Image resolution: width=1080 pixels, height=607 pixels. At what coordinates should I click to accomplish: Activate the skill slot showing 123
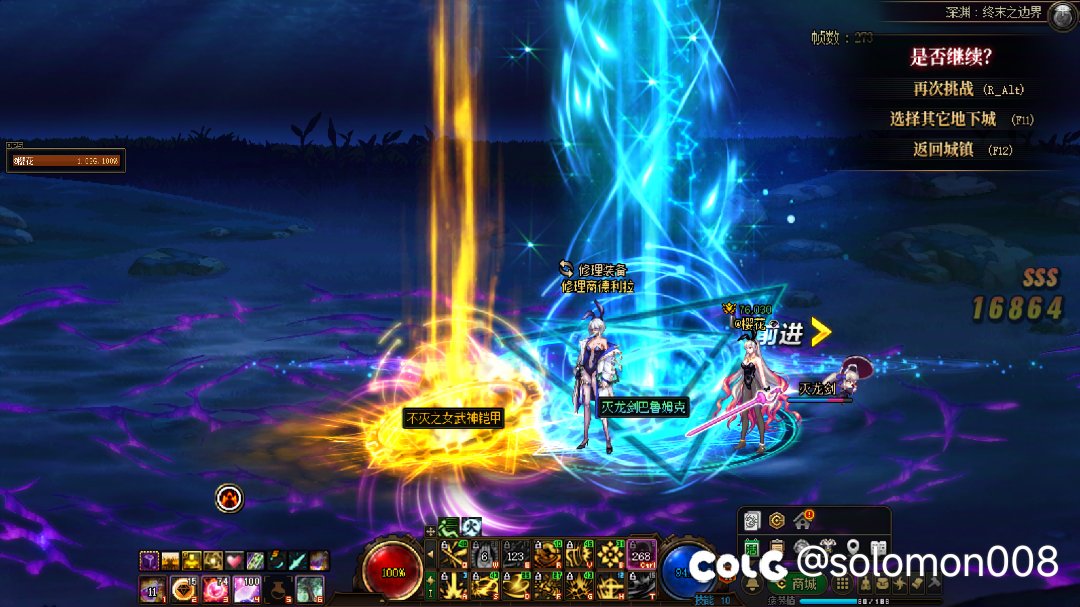517,555
